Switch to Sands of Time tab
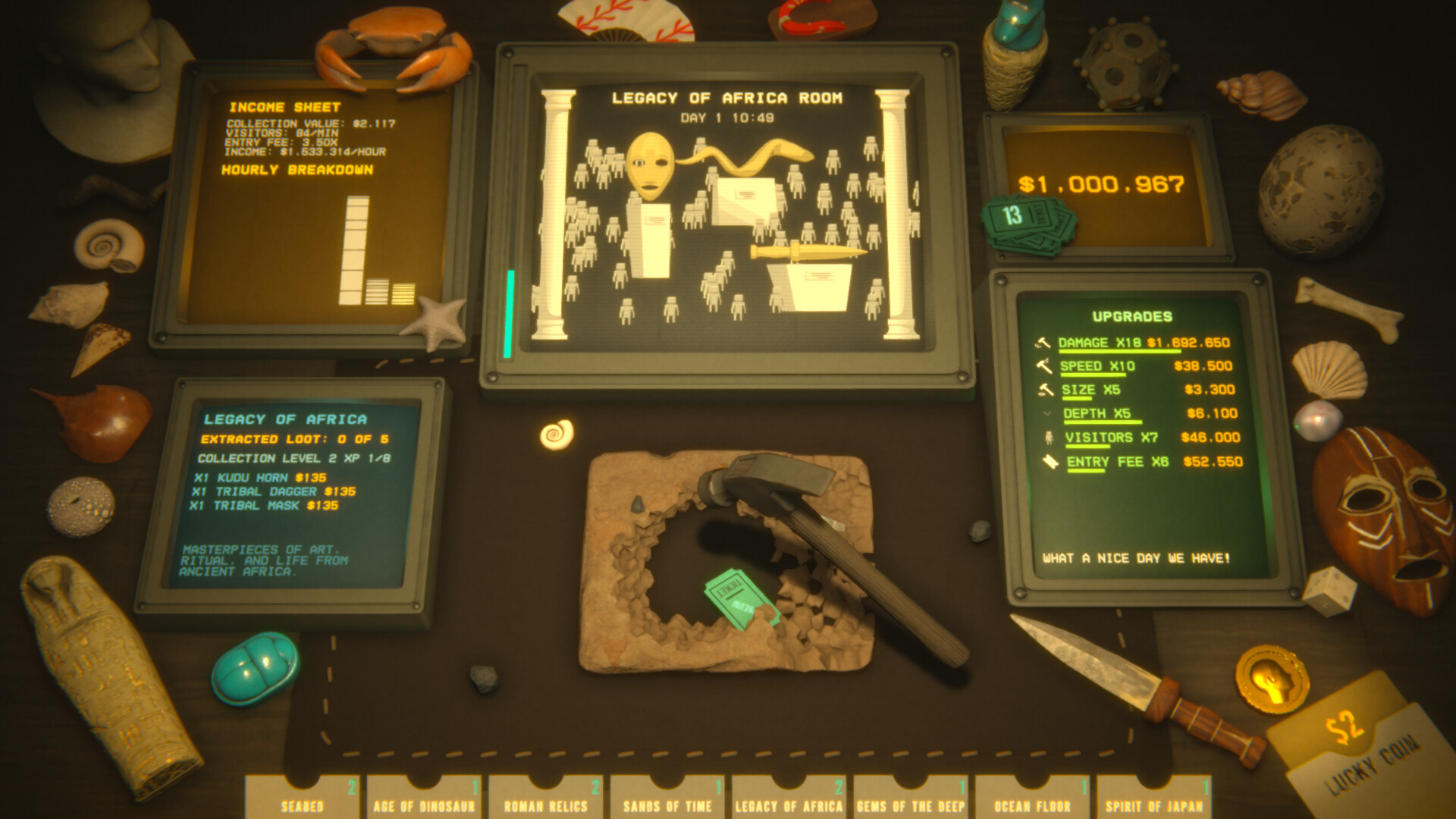1456x819 pixels. click(x=667, y=800)
